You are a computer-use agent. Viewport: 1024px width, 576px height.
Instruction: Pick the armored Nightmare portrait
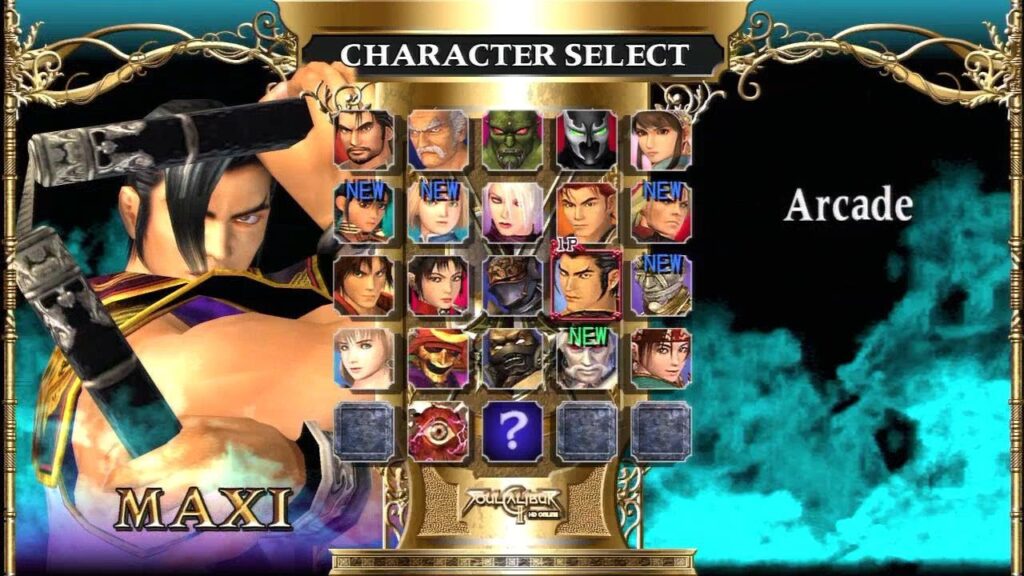(x=512, y=285)
